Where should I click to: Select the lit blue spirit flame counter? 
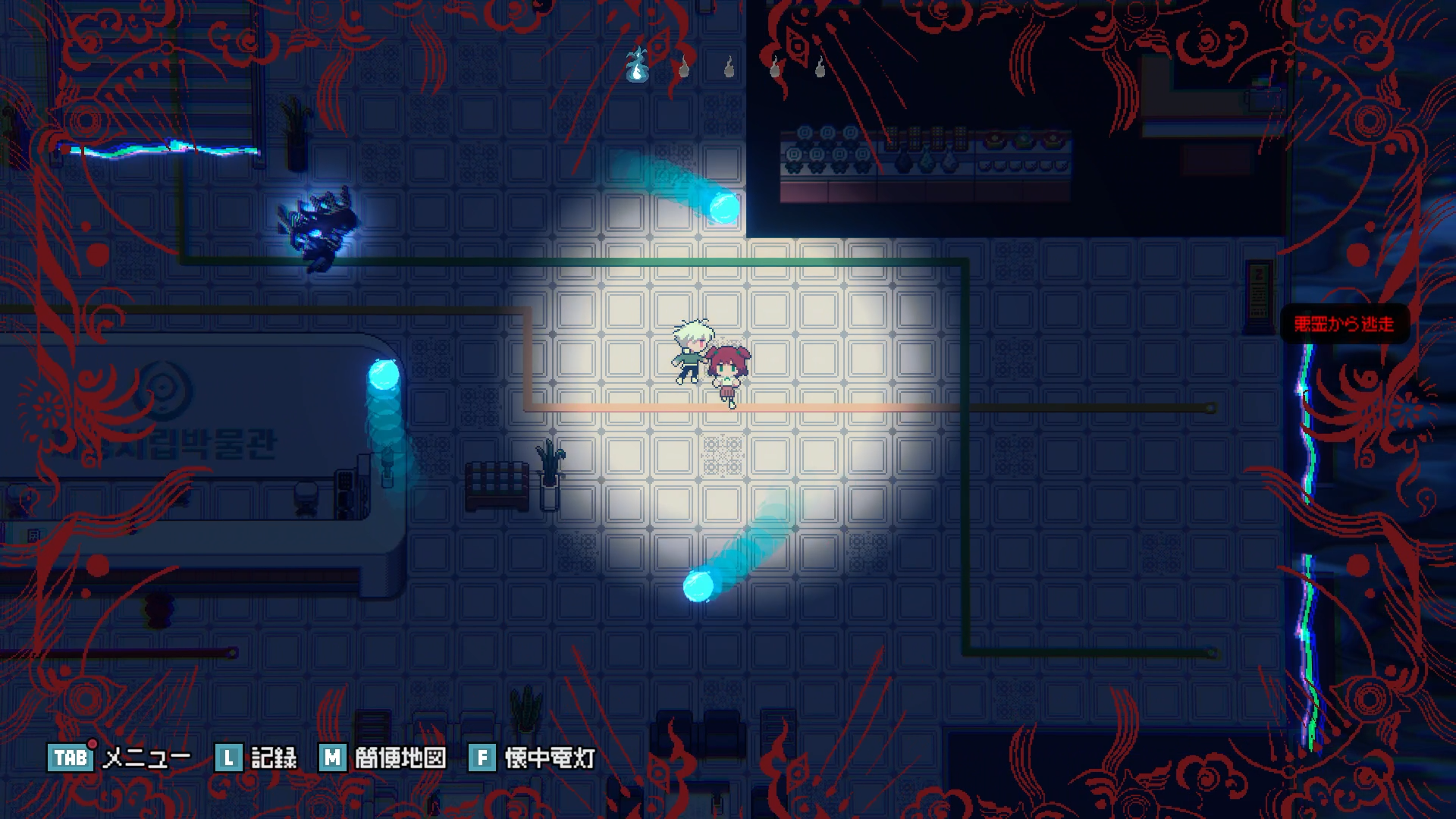[x=637, y=68]
